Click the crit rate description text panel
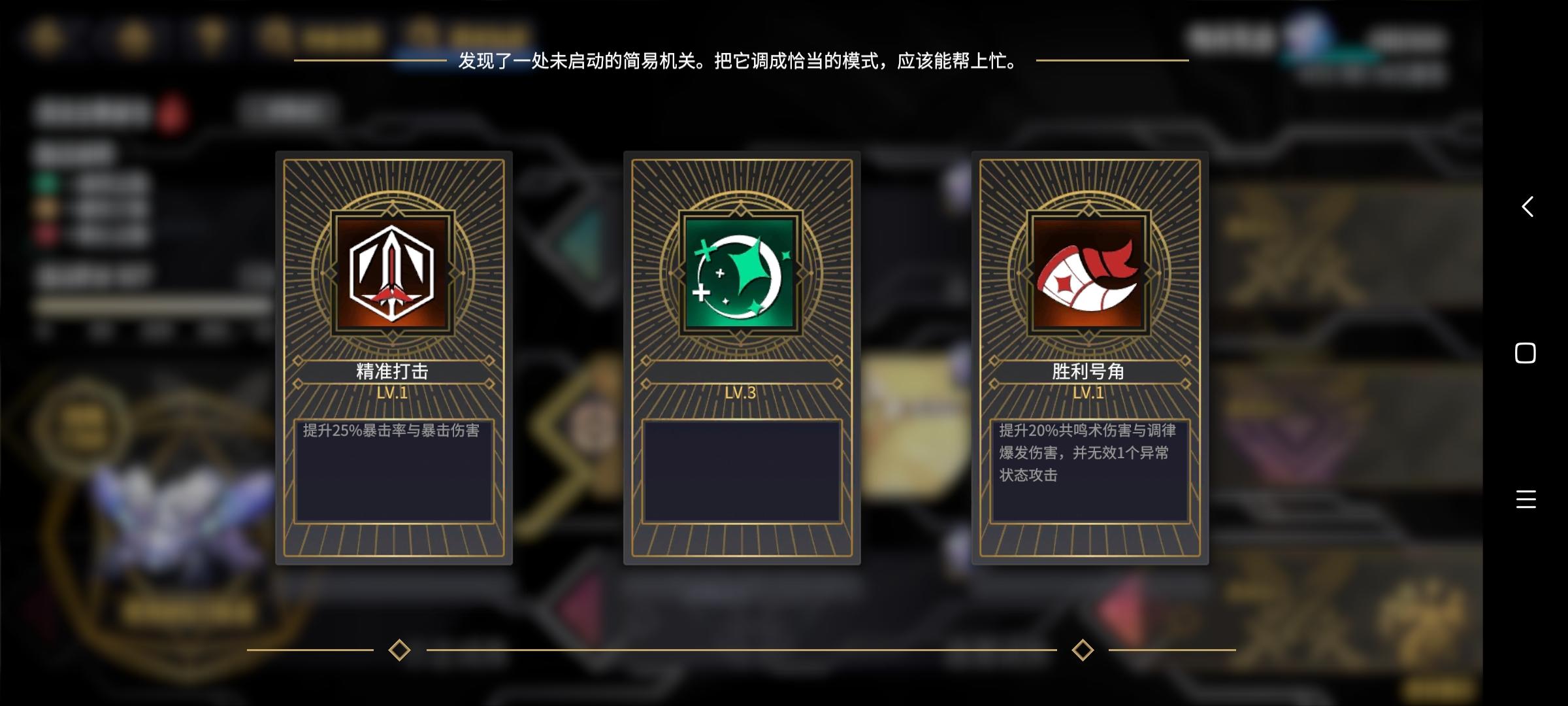 pyautogui.click(x=393, y=469)
